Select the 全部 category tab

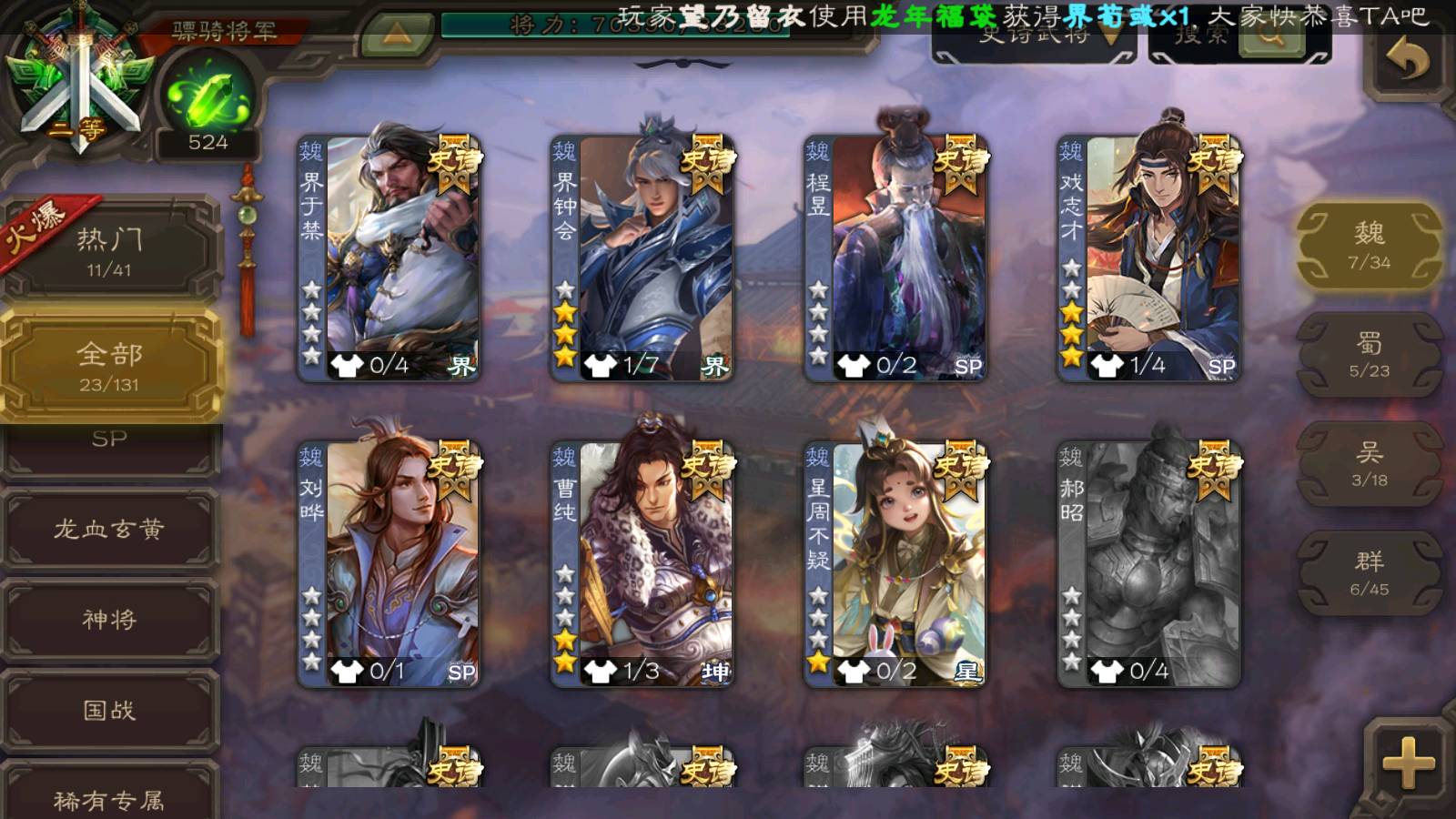point(109,364)
